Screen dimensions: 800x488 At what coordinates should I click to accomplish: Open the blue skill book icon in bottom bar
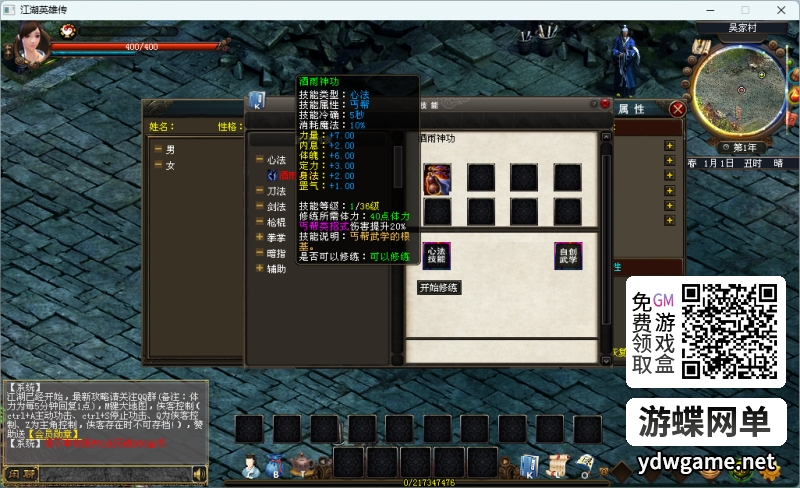click(x=528, y=465)
